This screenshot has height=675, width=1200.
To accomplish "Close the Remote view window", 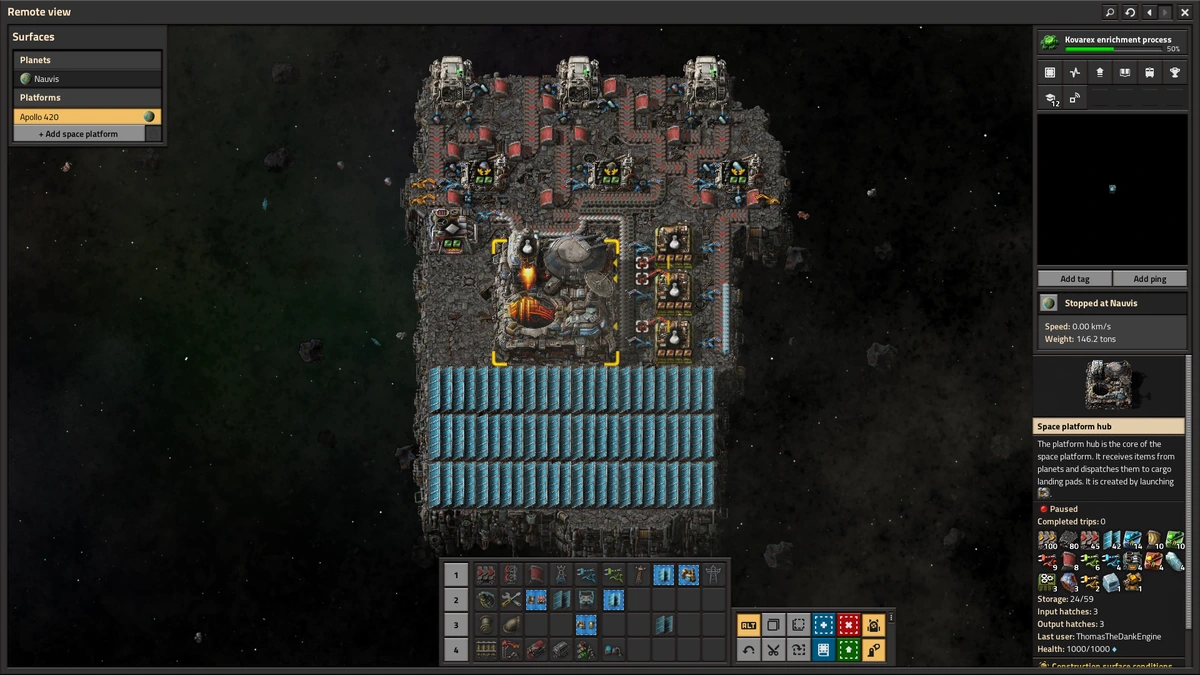I will coord(1185,12).
